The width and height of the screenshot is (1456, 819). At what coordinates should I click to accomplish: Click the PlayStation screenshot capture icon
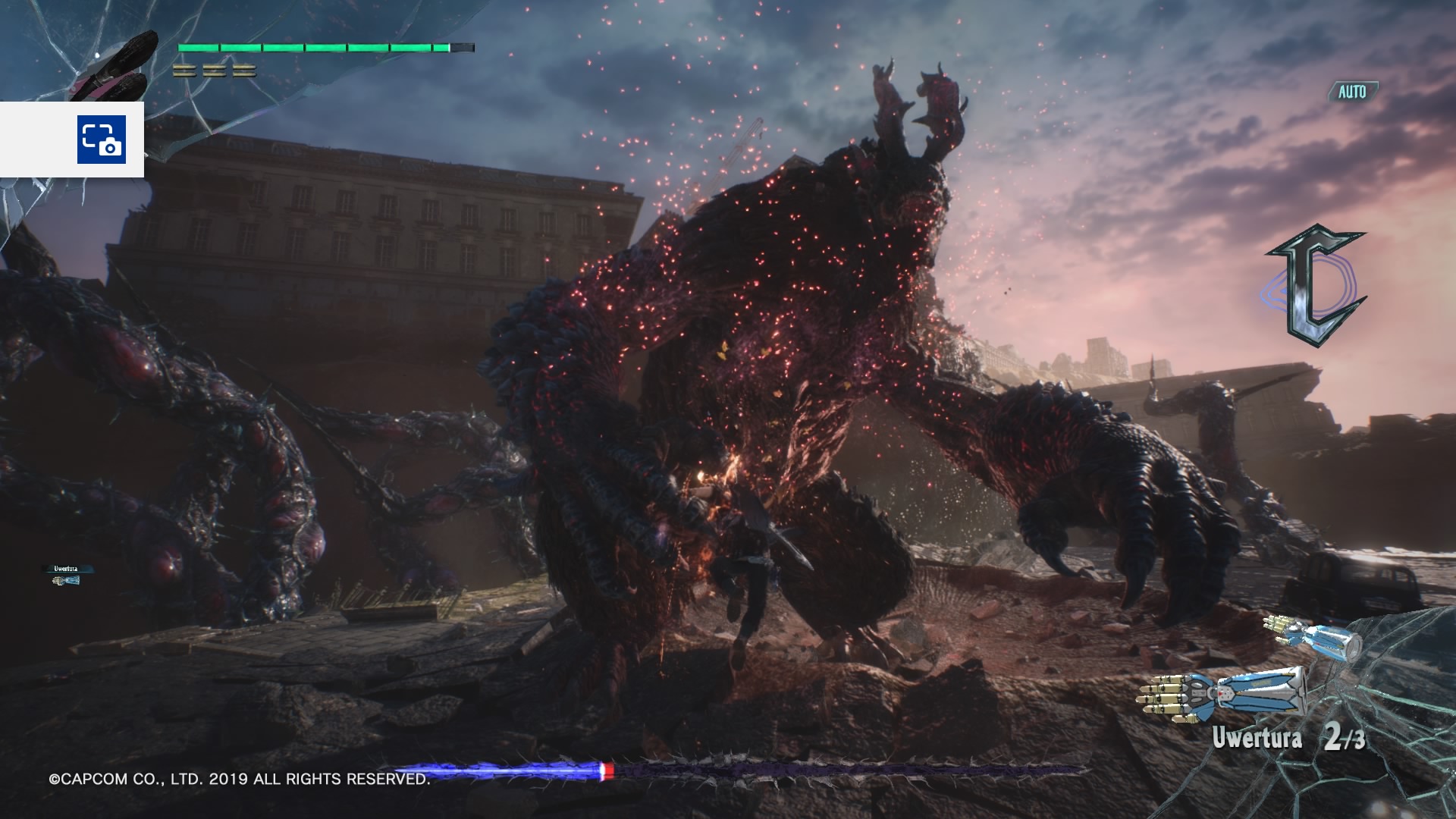(x=100, y=140)
